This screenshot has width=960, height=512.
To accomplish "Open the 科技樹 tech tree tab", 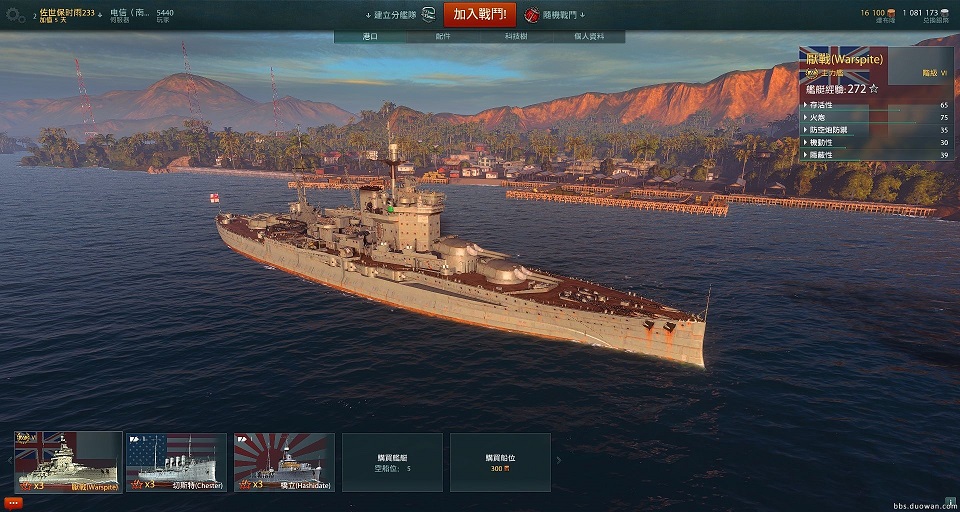I will [x=516, y=37].
